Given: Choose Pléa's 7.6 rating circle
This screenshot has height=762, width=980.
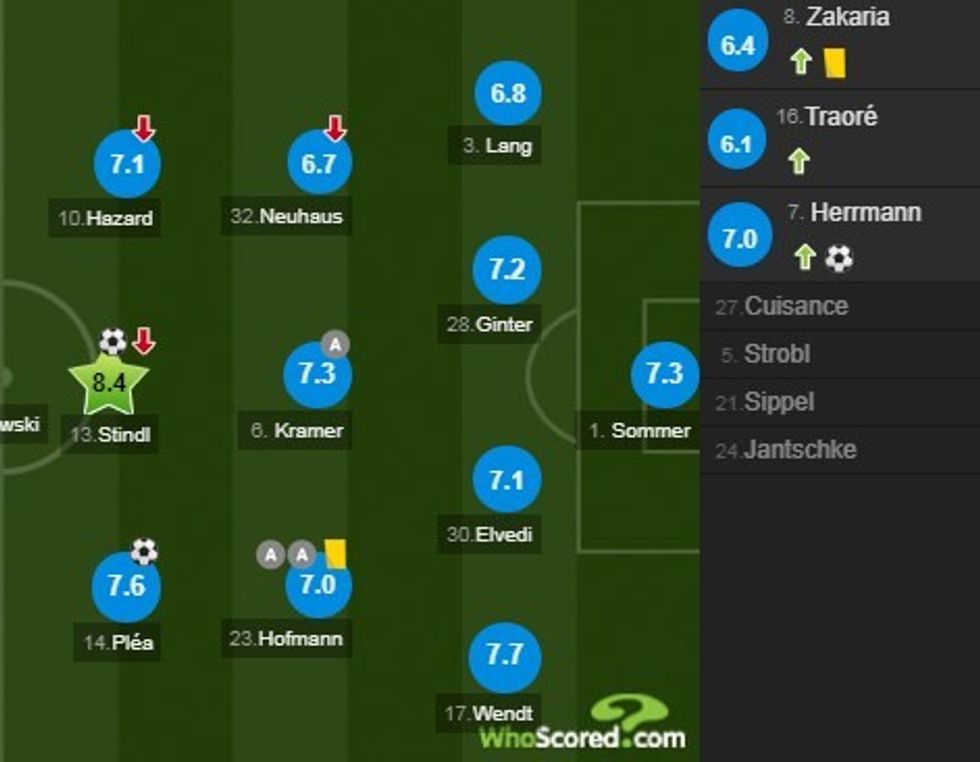Looking at the screenshot, I should pos(126,586).
